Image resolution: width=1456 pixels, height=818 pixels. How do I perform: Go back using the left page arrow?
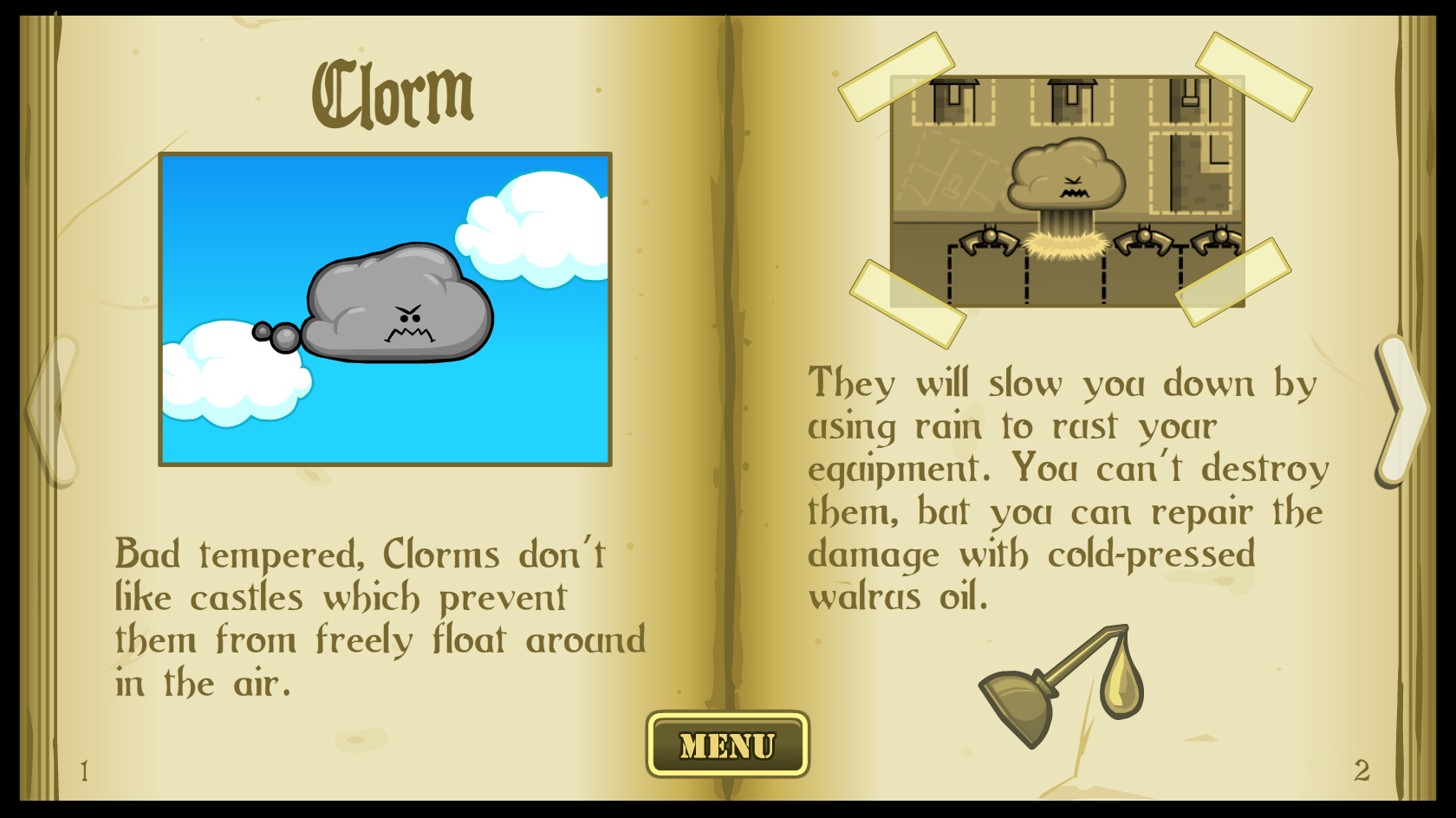[x=52, y=407]
